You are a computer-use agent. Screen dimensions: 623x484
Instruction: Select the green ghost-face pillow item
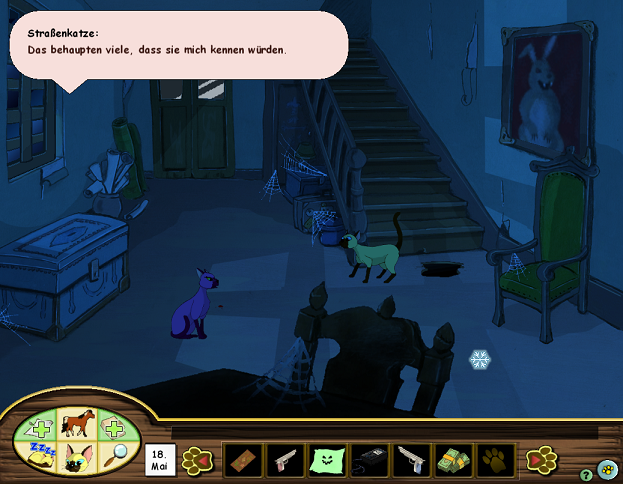pos(326,460)
